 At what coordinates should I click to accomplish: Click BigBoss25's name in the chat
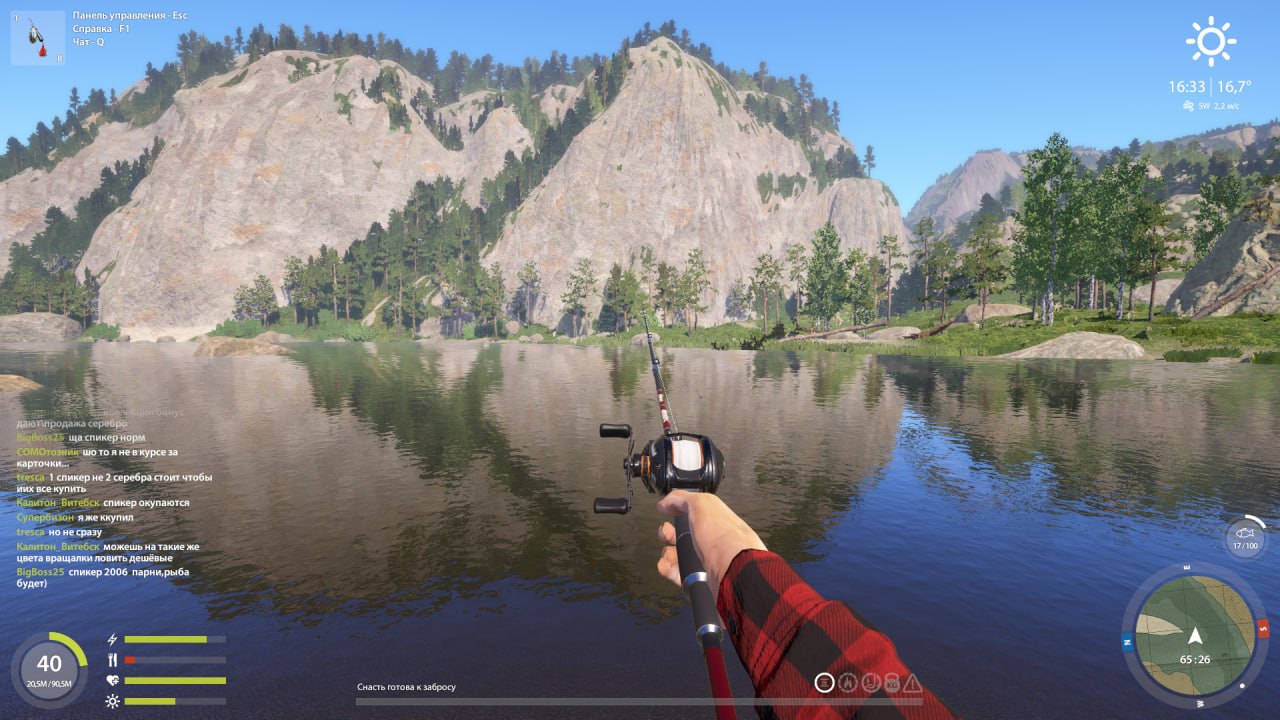(40, 438)
